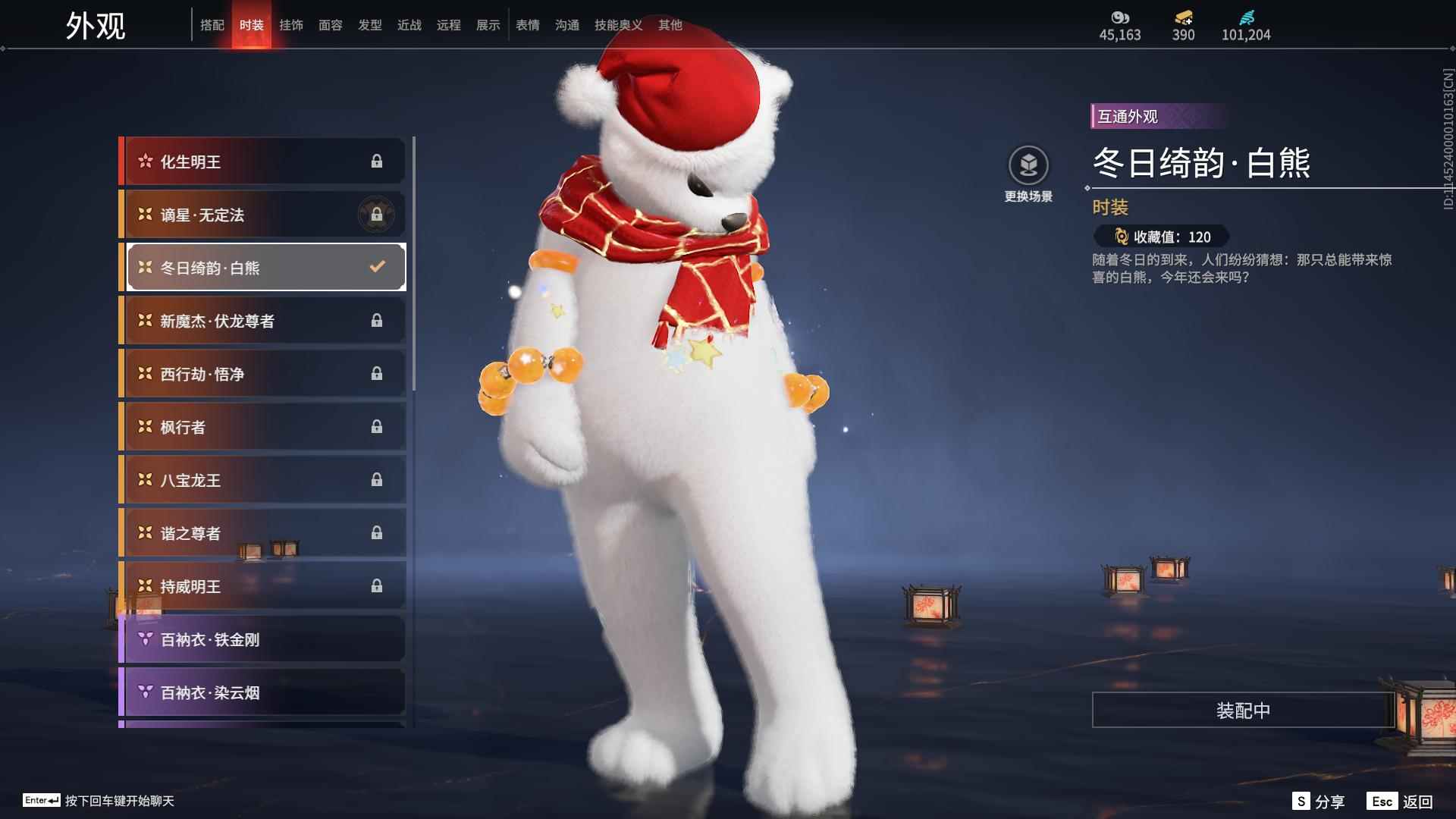Select the 面容 face tab
Image resolution: width=1456 pixels, height=819 pixels.
pos(330,25)
